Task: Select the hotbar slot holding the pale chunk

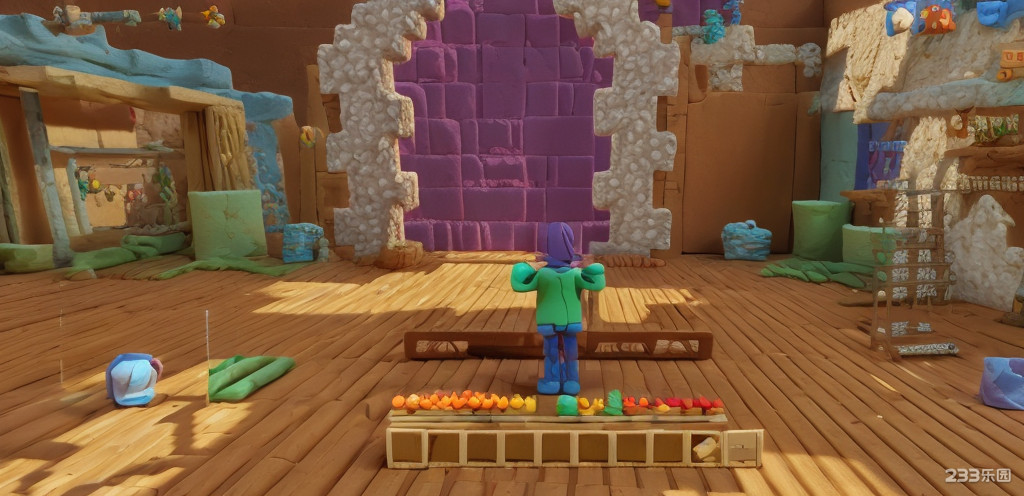Action: (706, 449)
